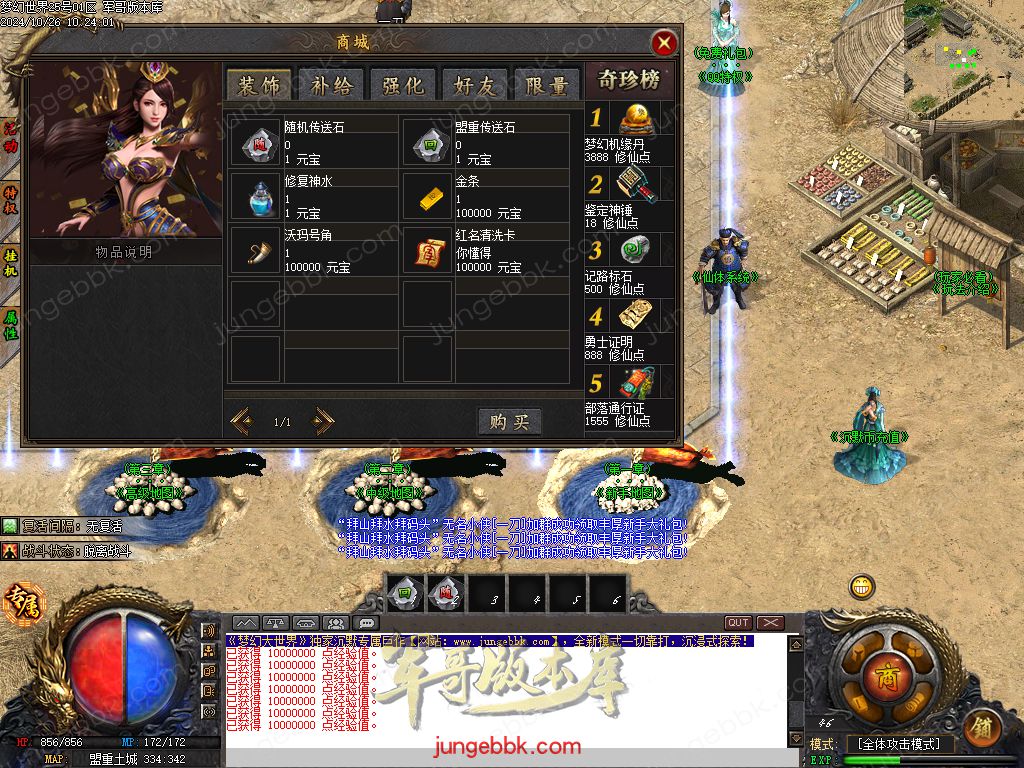
Task: Open the yellow smiley emoji button
Action: click(862, 587)
